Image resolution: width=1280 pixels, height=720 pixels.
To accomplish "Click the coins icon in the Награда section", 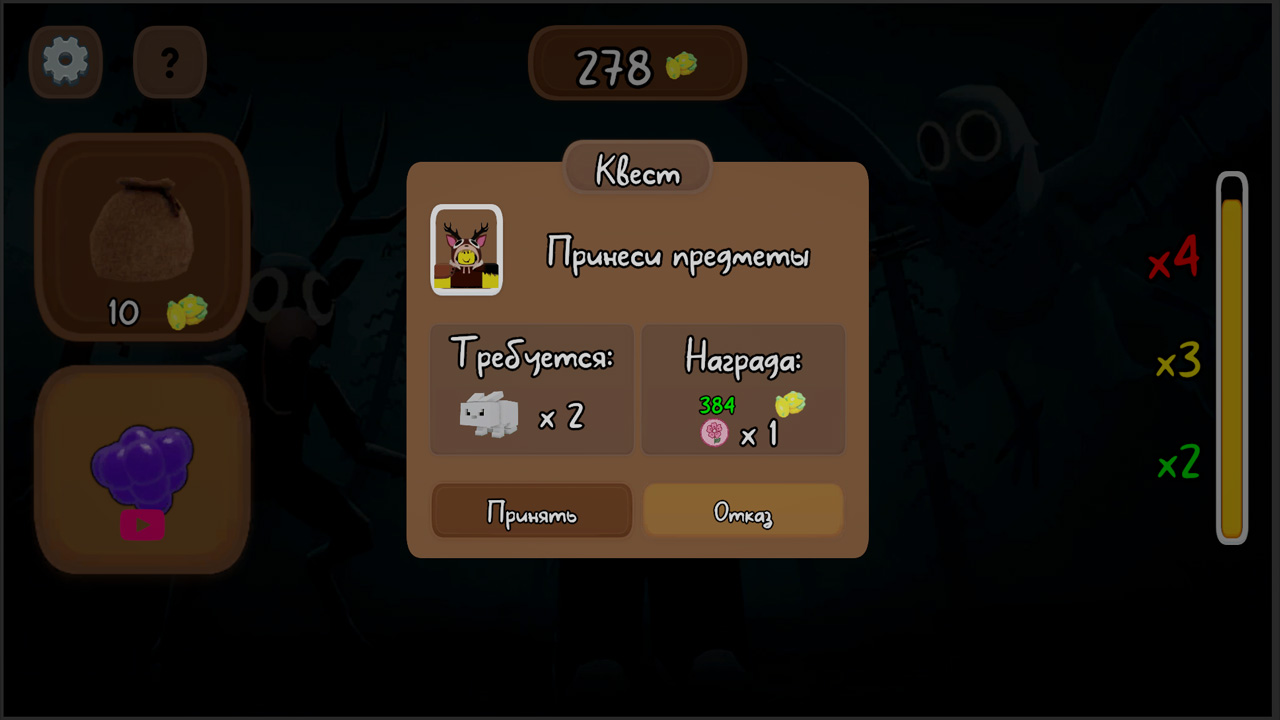I will click(789, 405).
